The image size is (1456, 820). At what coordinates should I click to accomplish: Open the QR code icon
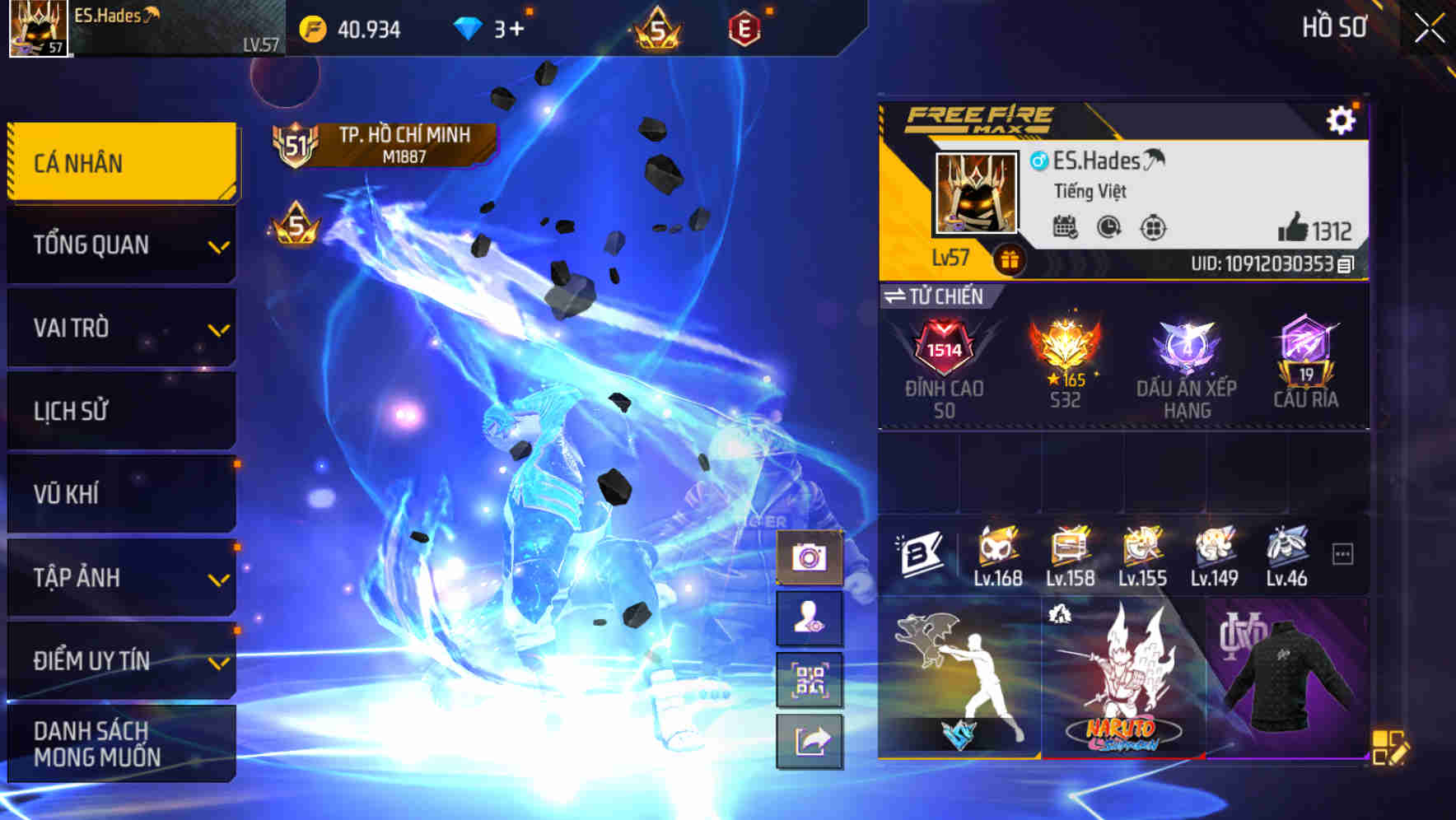[x=811, y=680]
